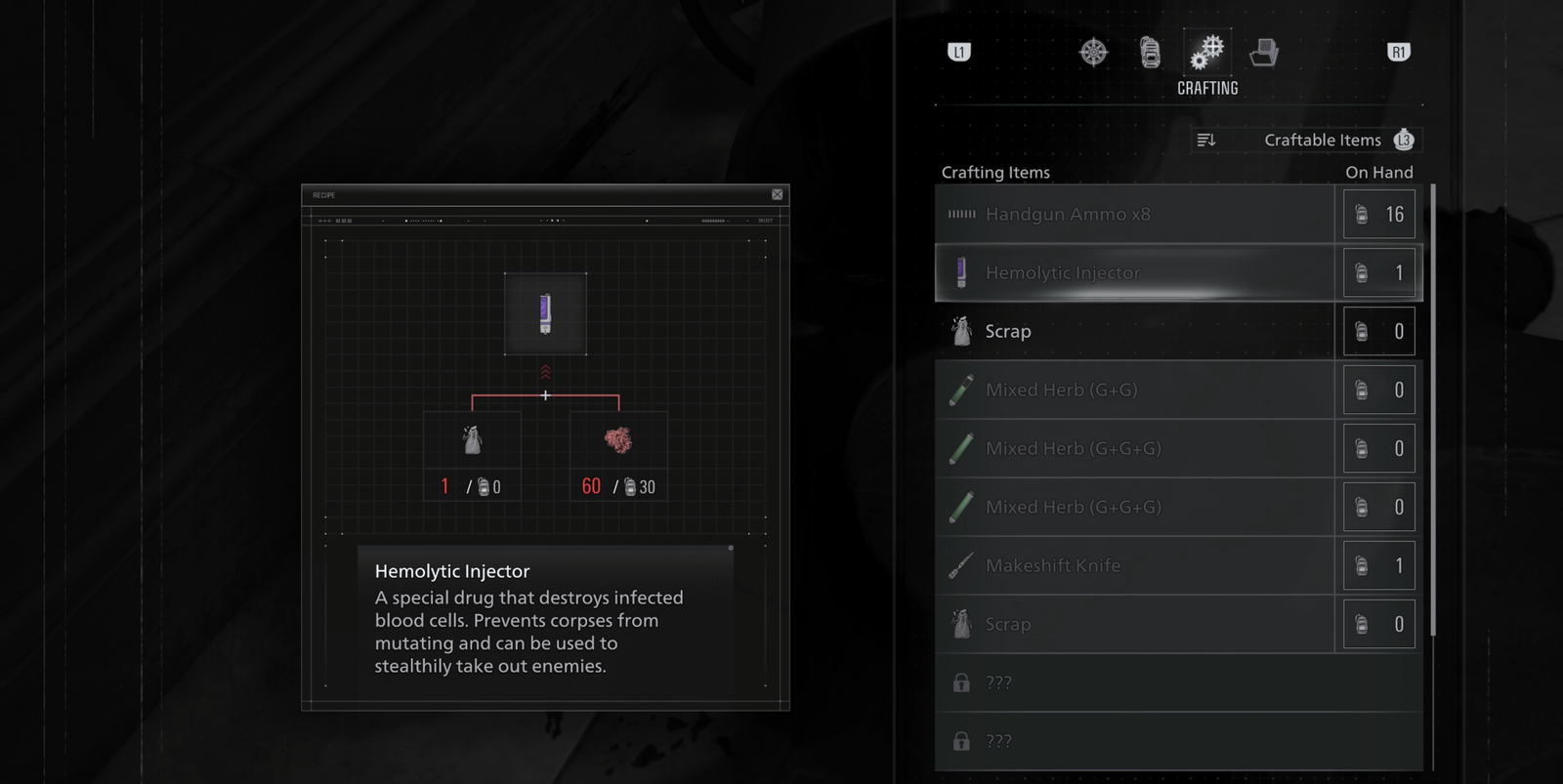
Task: Open the backpack inventory tab
Action: click(x=1150, y=52)
